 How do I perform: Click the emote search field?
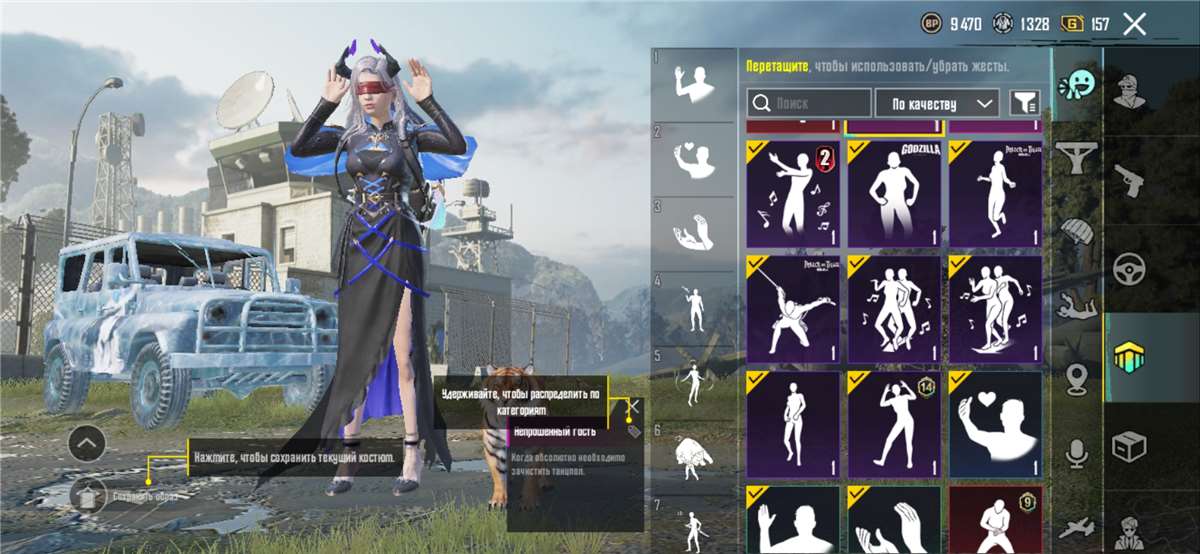809,103
